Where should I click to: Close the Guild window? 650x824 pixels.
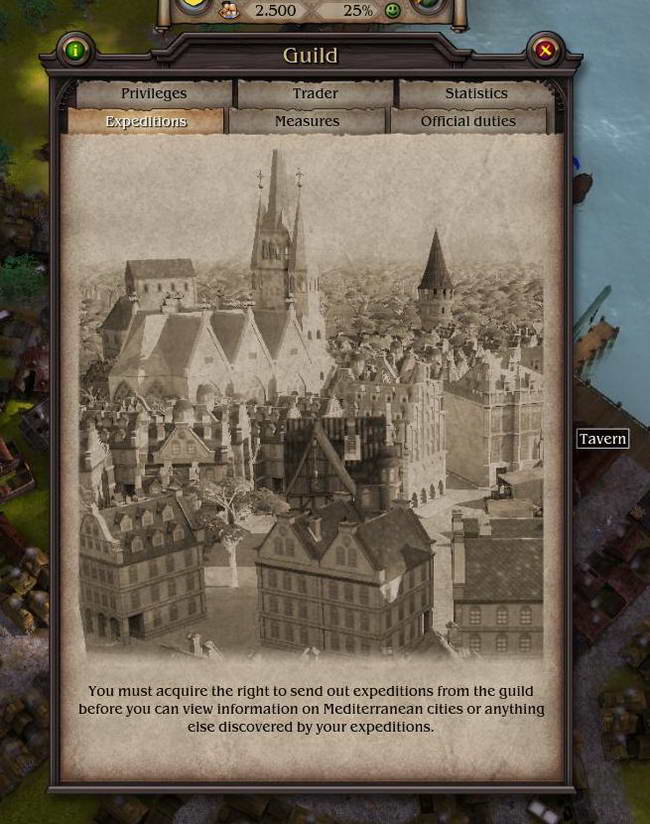click(x=545, y=50)
